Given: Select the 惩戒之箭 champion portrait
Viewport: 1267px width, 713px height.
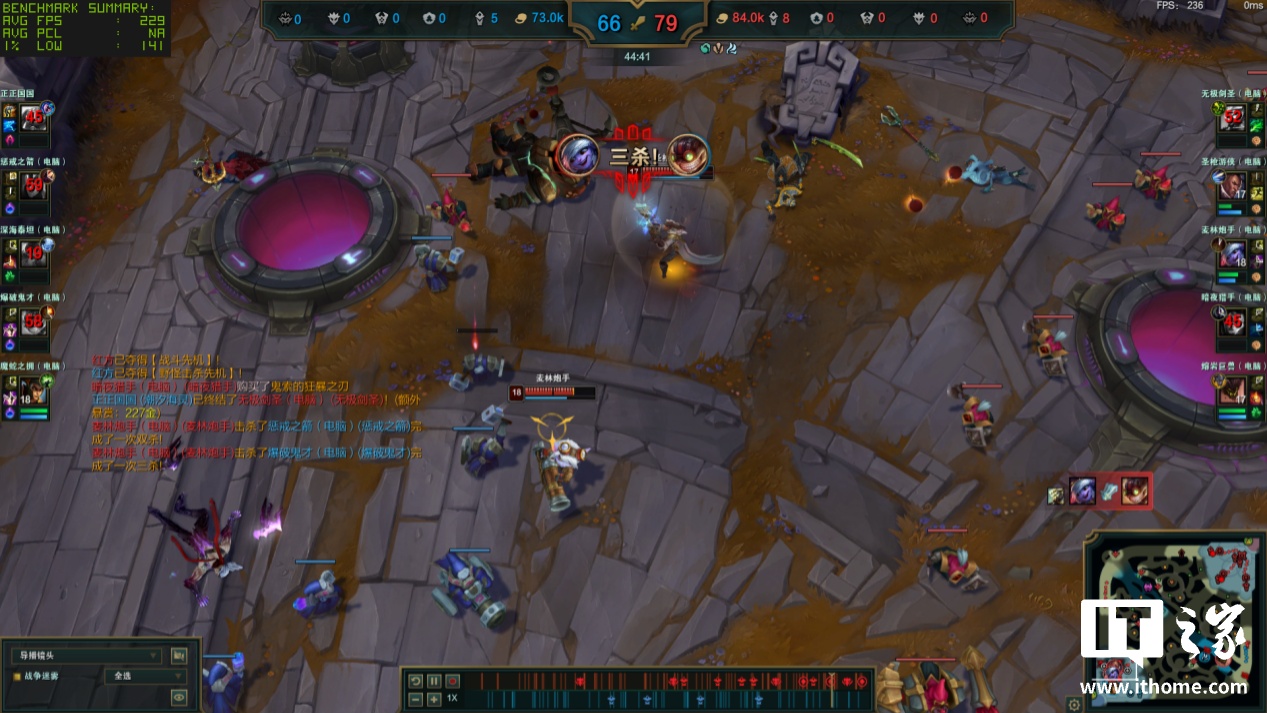Looking at the screenshot, I should (x=33, y=184).
